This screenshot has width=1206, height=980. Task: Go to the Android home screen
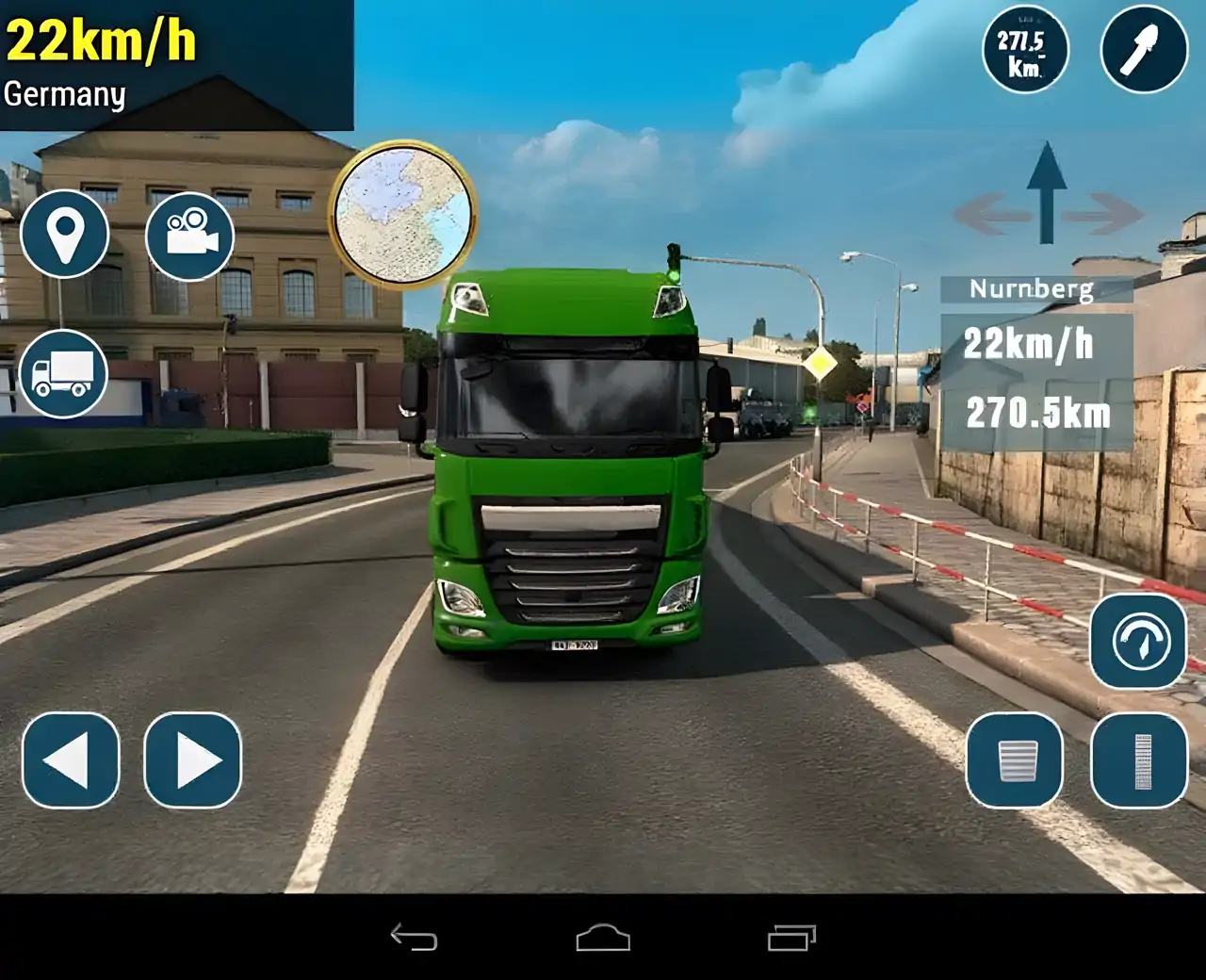click(603, 938)
